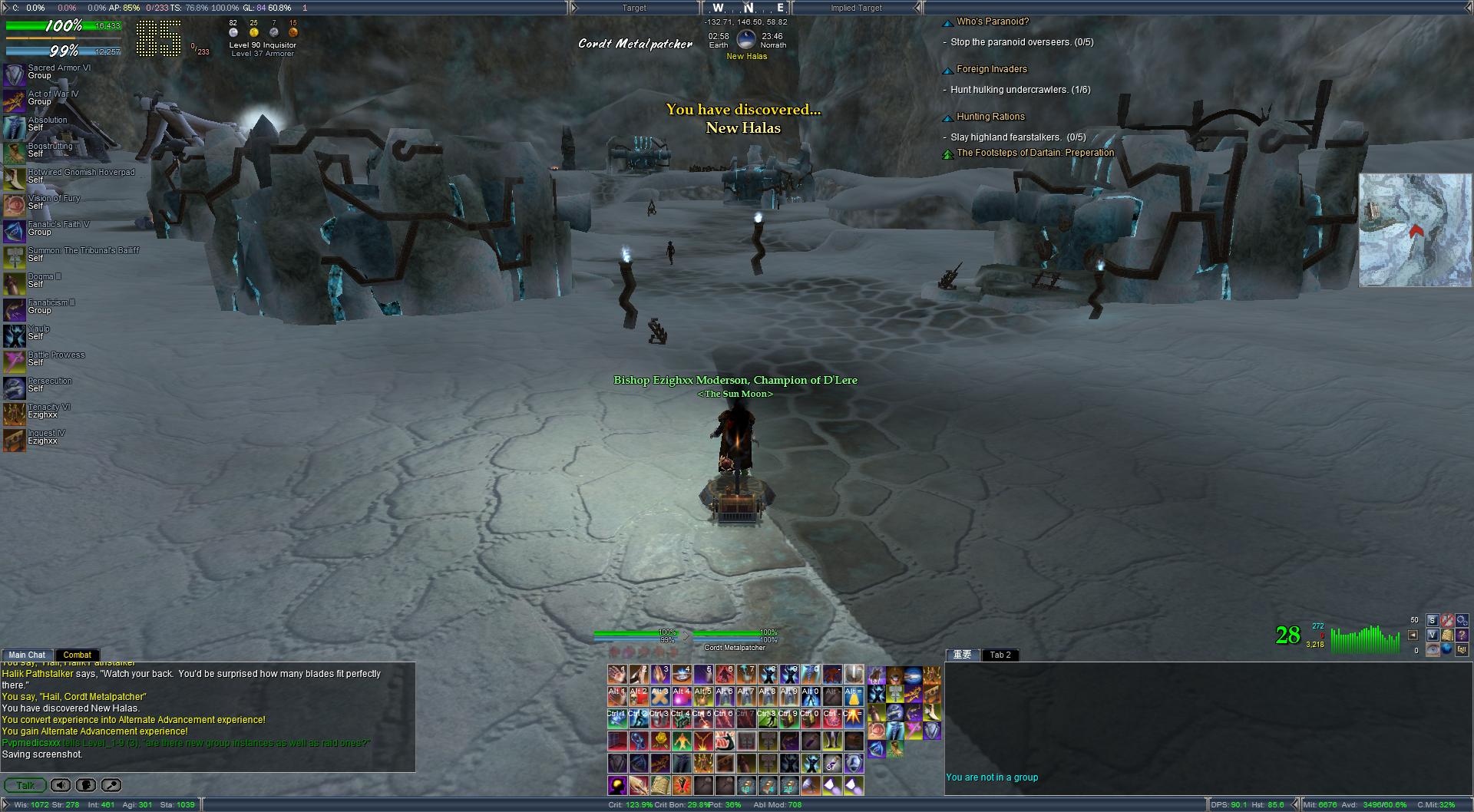The image size is (1474, 812).
Task: Open the Combat chat tab
Action: (x=77, y=655)
